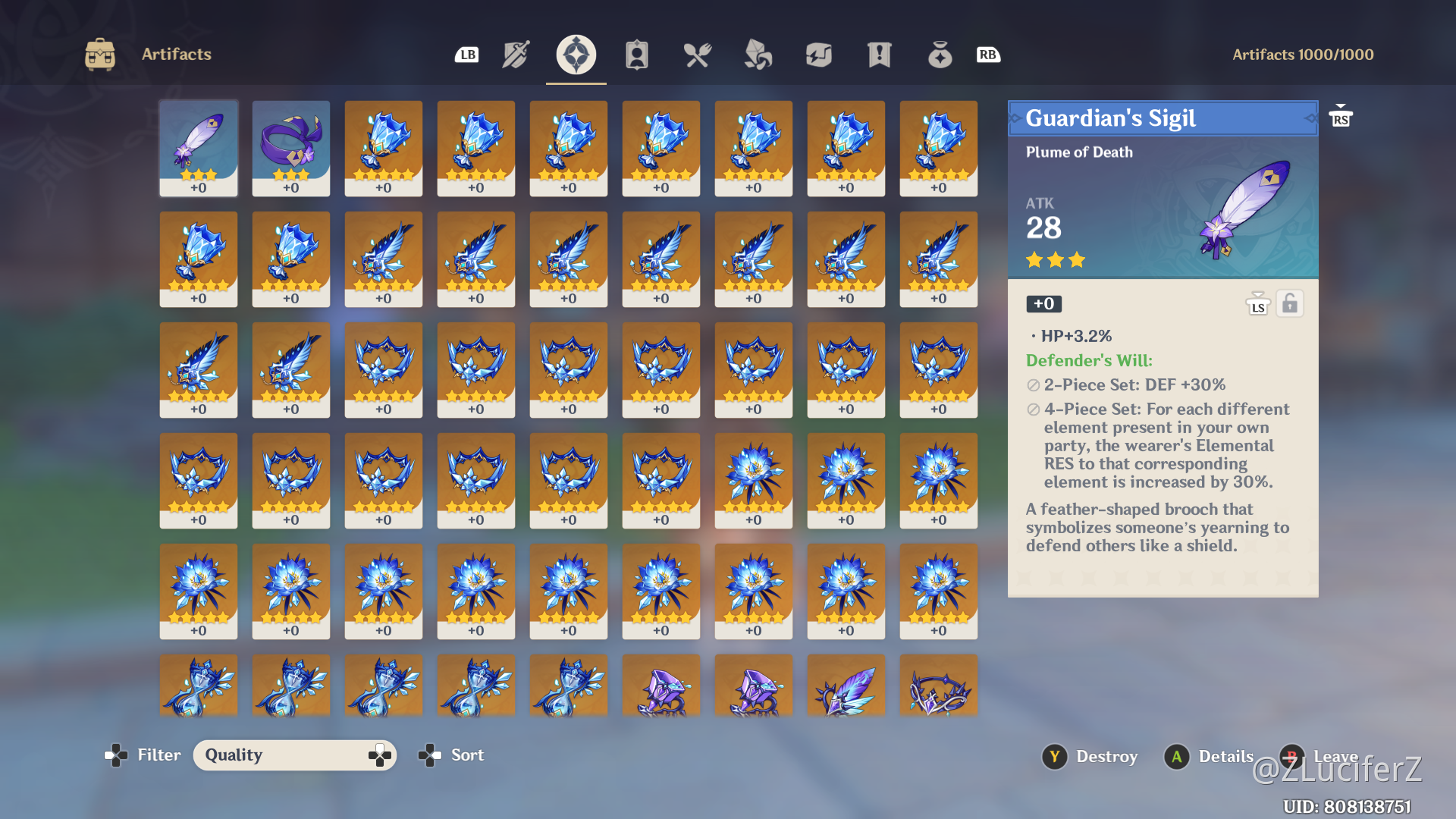Select the Weapons sword category icon
The image size is (1456, 819).
tap(515, 54)
